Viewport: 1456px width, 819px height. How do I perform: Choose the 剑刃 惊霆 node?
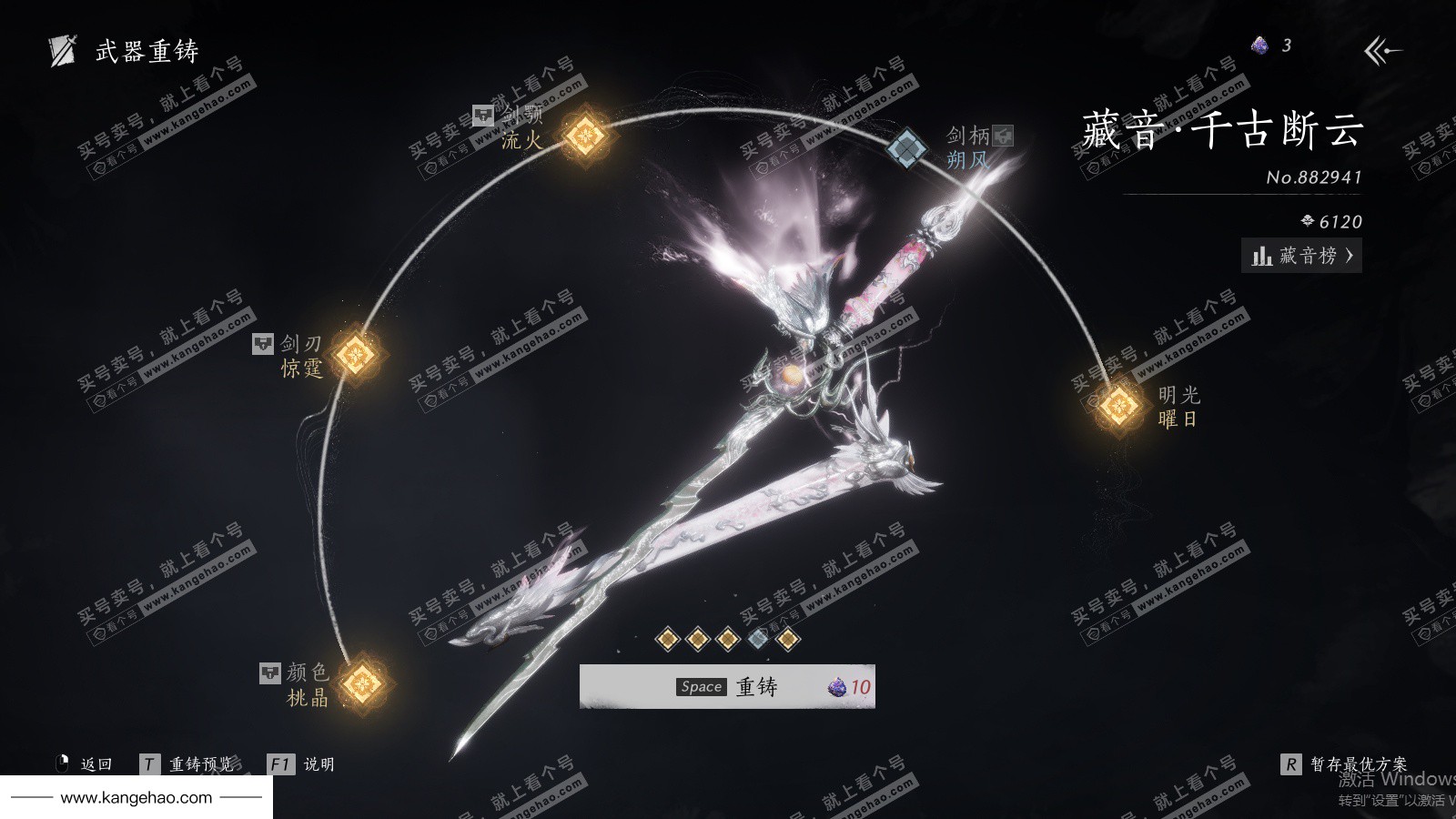[x=355, y=355]
